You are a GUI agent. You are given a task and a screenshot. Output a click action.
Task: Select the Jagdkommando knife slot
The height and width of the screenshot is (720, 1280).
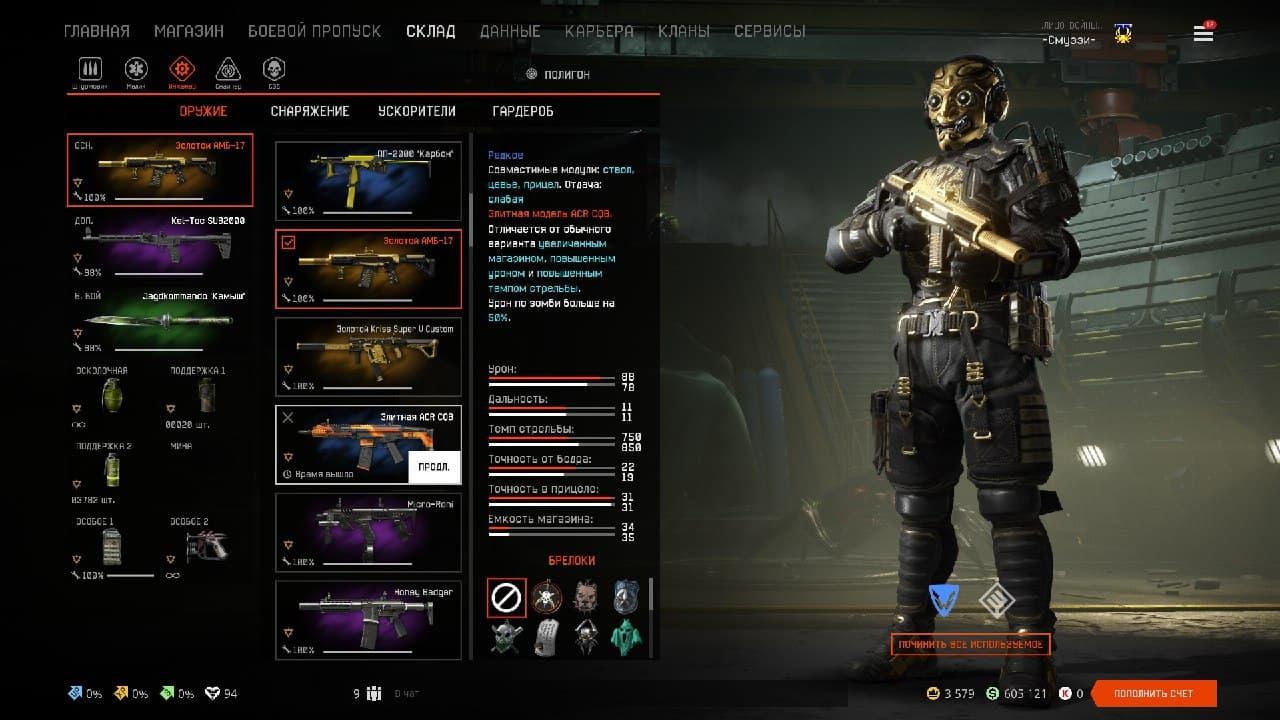tap(160, 321)
